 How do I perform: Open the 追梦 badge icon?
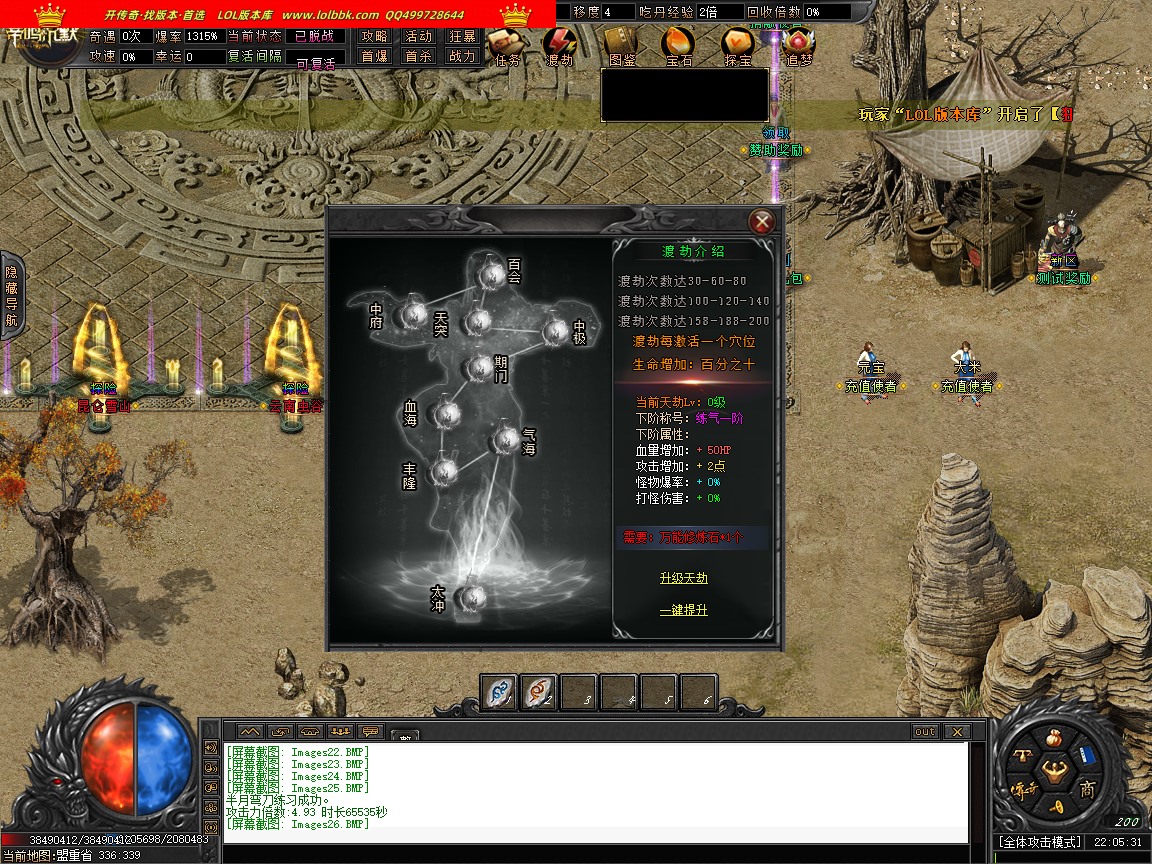coord(798,44)
